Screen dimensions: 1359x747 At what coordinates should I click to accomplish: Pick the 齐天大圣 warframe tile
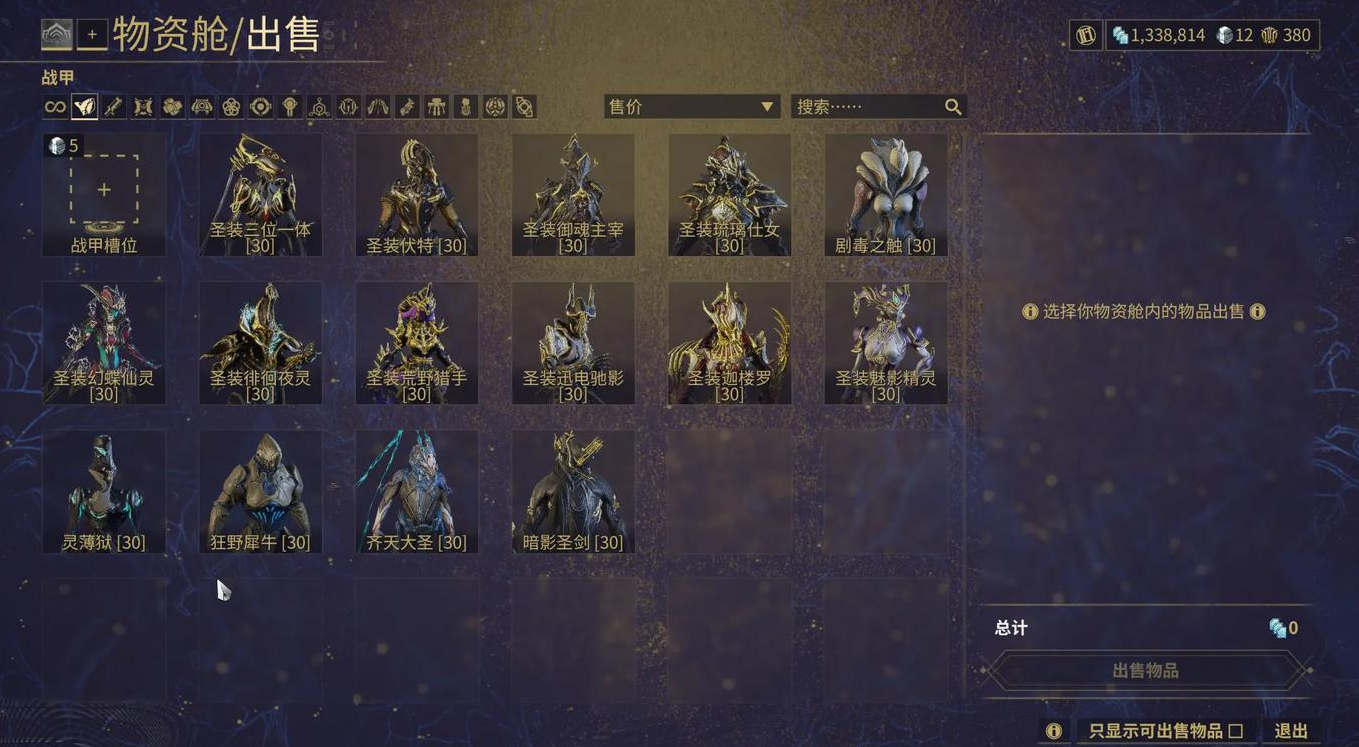[x=416, y=492]
